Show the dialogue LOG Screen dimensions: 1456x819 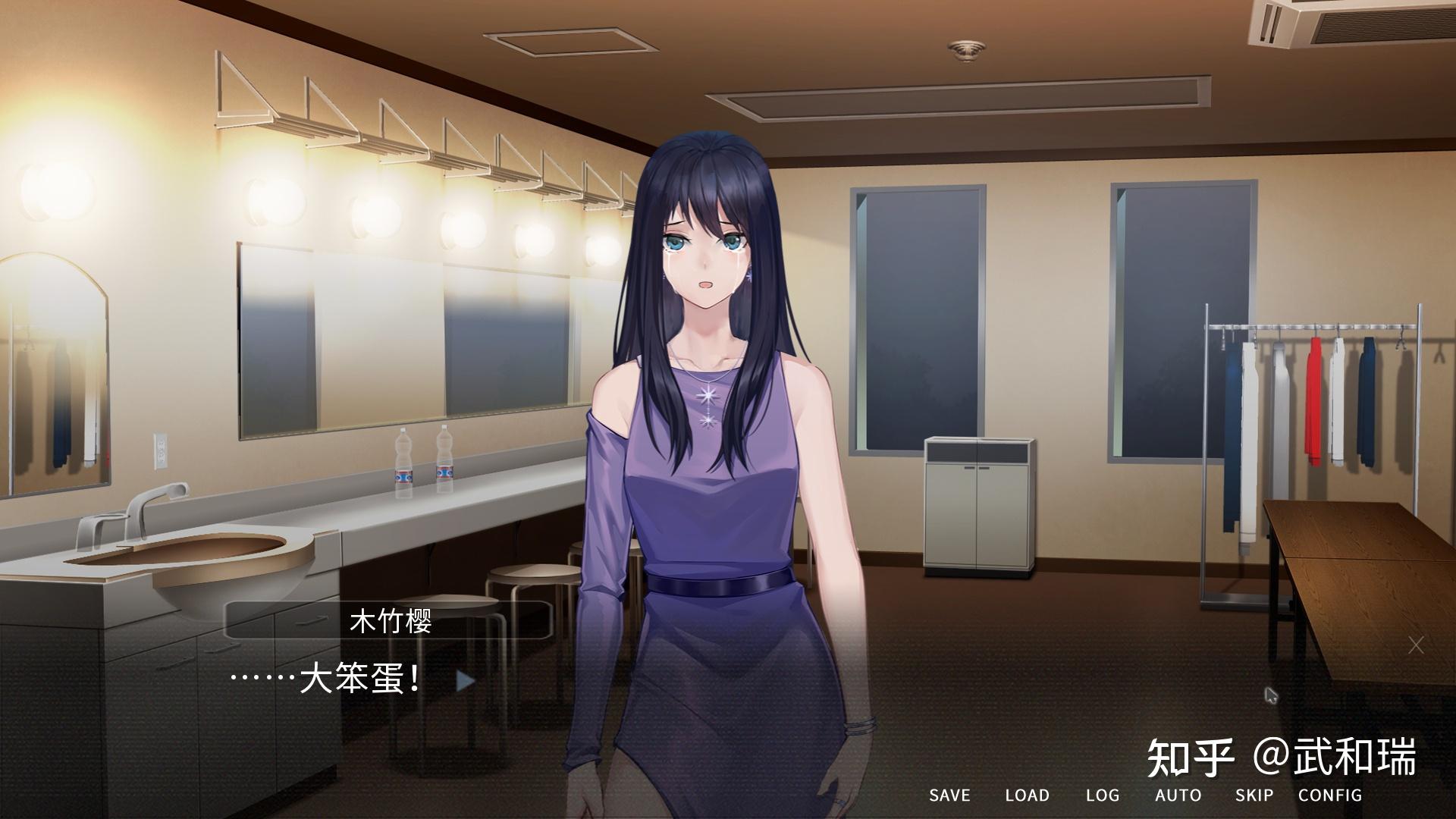[1102, 795]
